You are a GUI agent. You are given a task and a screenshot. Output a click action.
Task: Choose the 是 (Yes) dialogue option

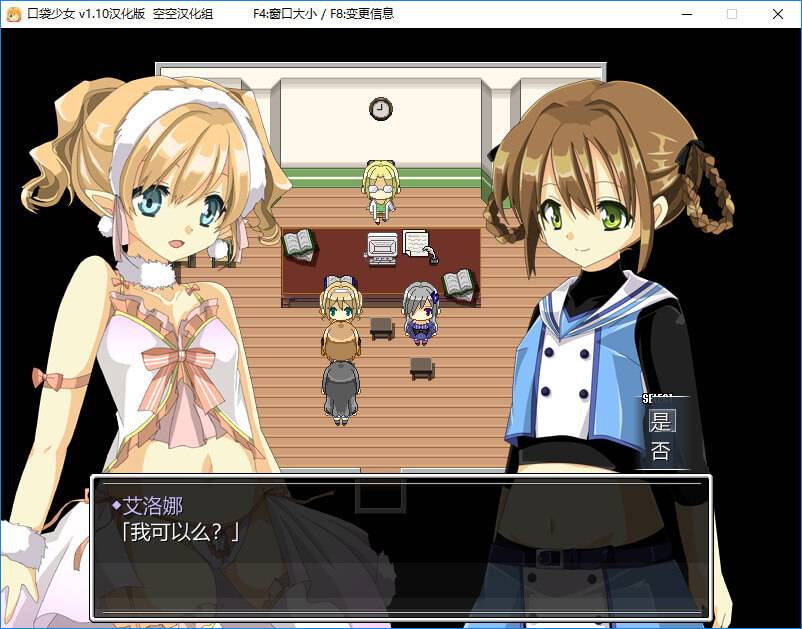click(x=661, y=421)
